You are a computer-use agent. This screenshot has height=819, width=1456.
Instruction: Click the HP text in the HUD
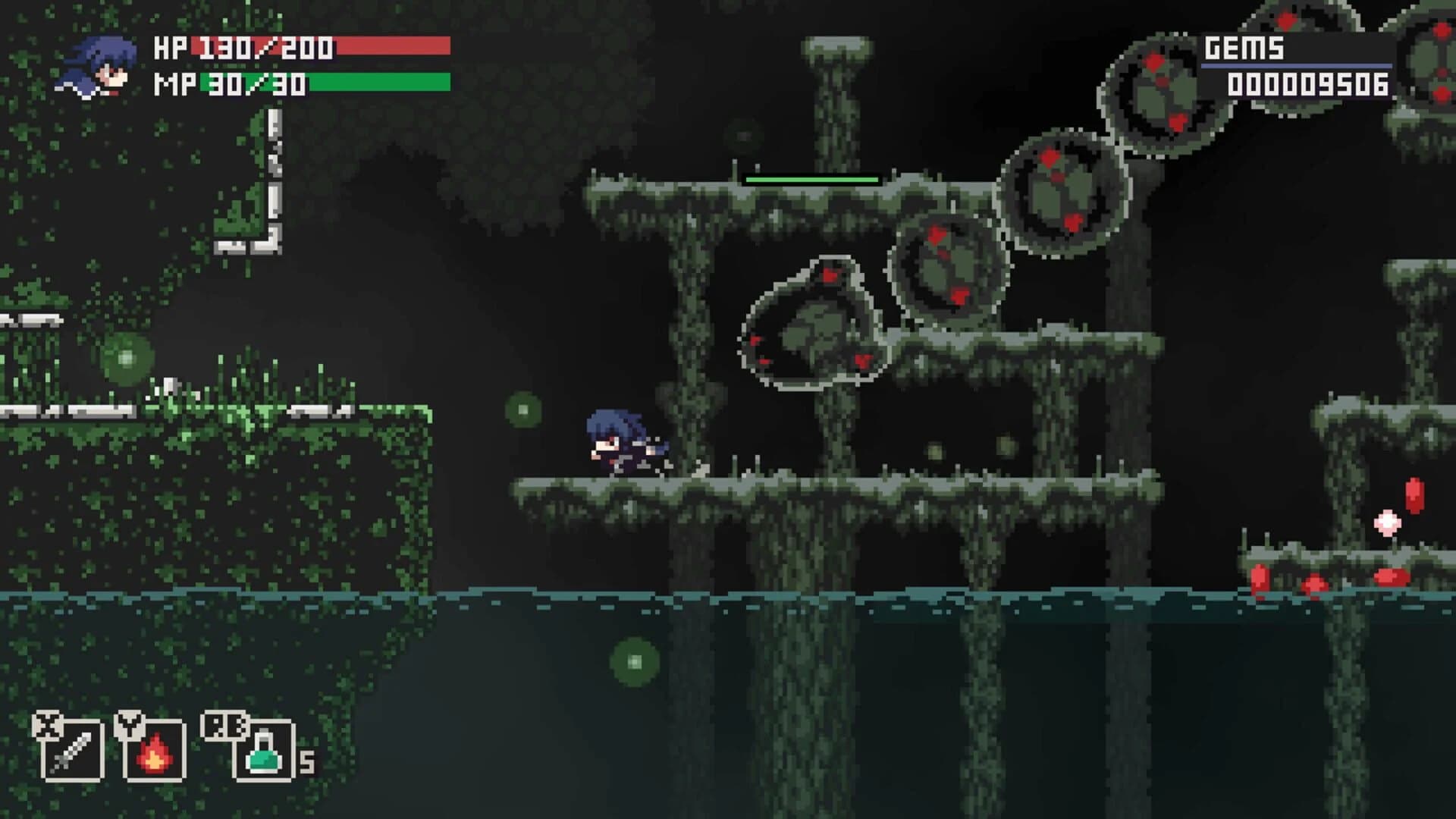pyautogui.click(x=172, y=49)
